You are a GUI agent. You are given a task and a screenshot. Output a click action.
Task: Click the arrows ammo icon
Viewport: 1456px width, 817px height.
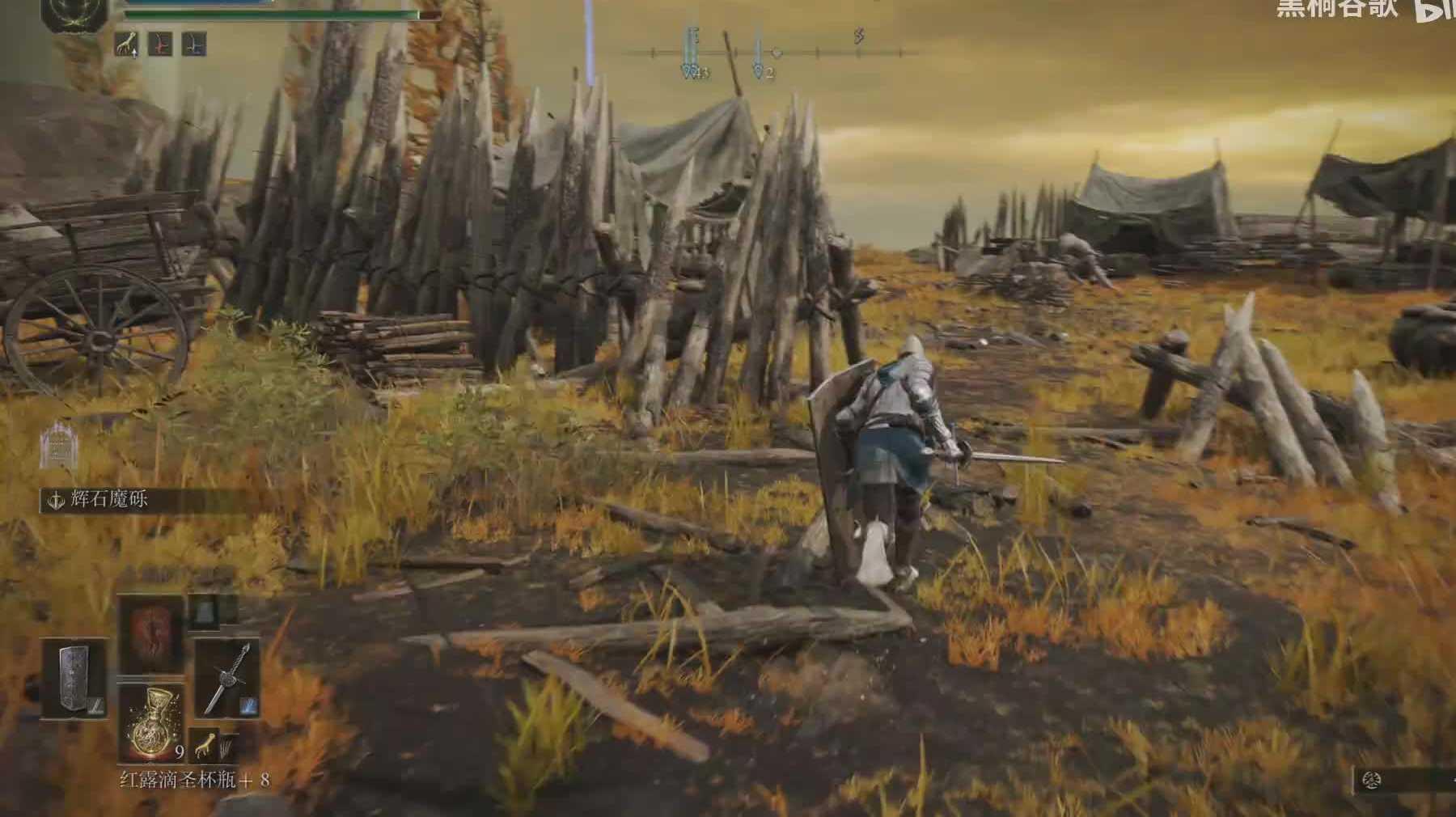coord(226,744)
